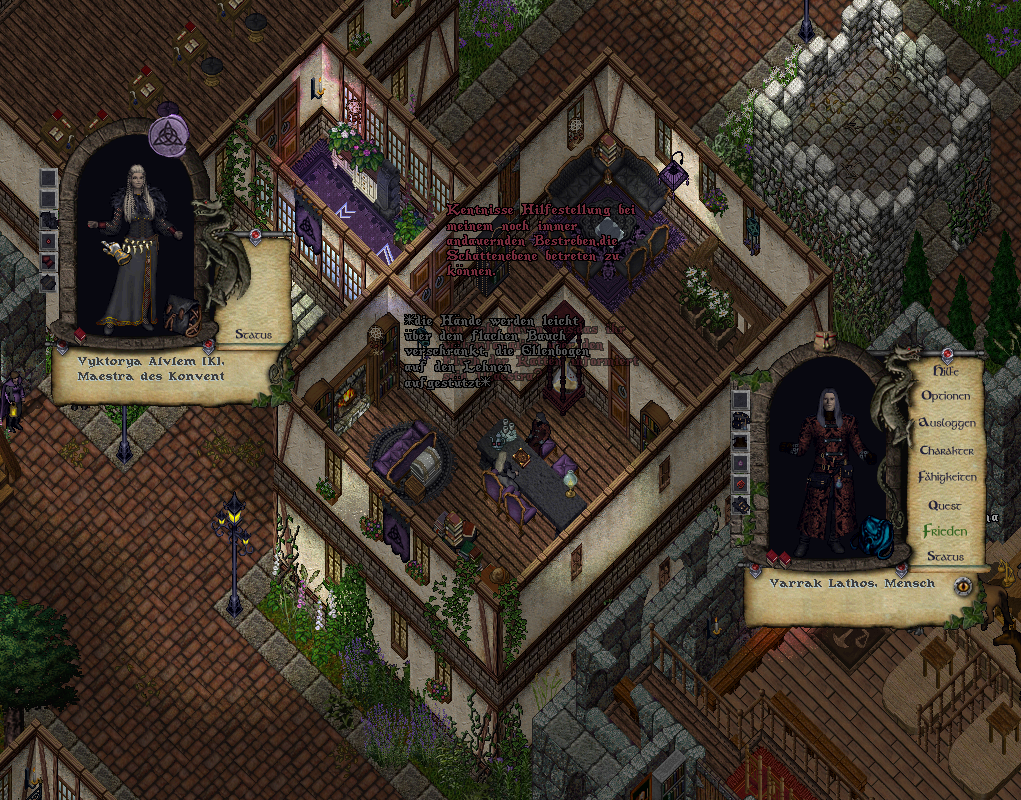Open the two red books below Varrak's figure
This screenshot has height=800, width=1021.
[x=779, y=557]
